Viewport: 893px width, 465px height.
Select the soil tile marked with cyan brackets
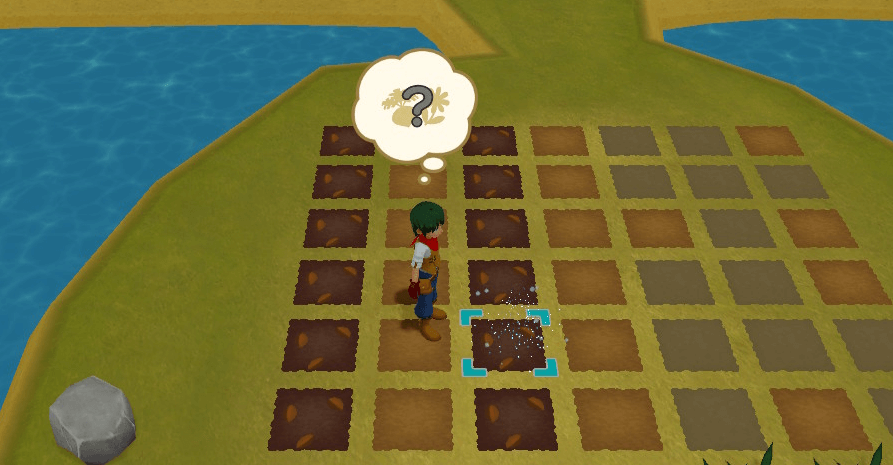coord(508,343)
